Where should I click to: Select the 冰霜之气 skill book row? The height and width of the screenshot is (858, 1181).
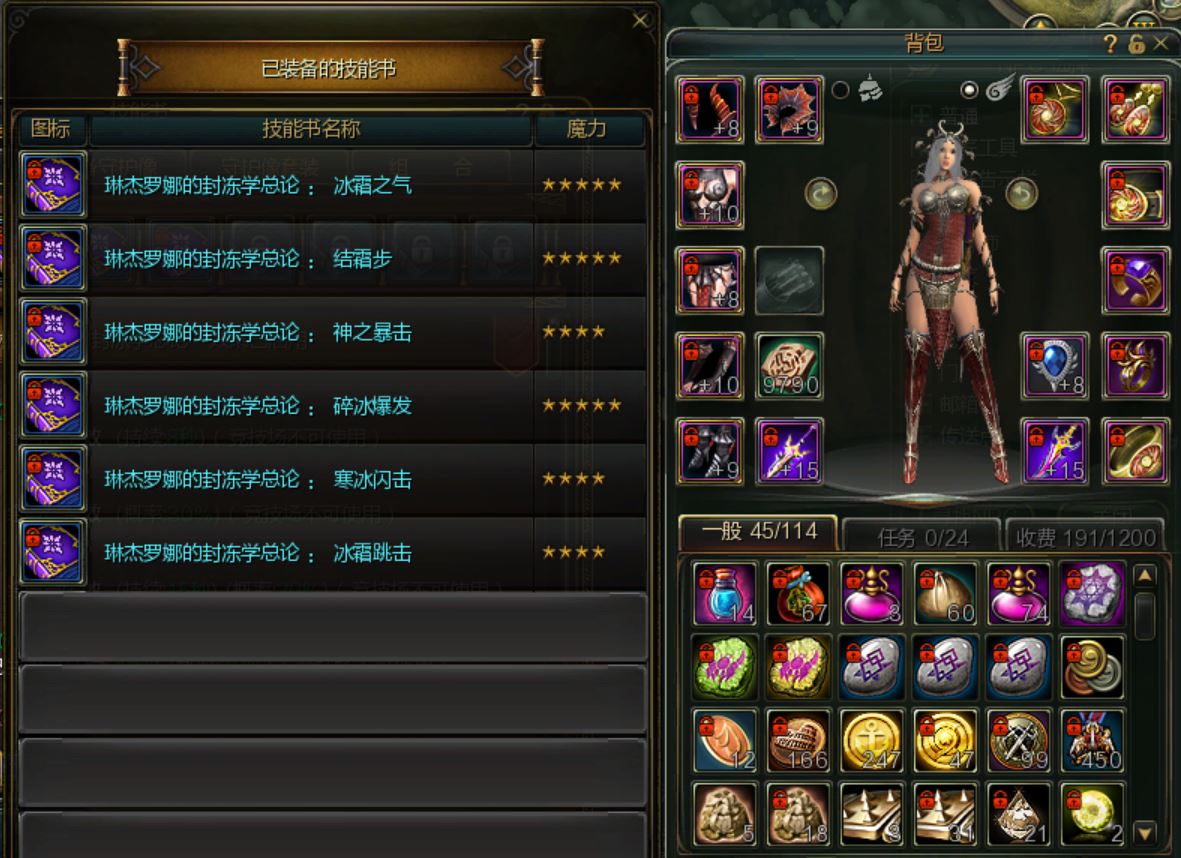tap(330, 185)
